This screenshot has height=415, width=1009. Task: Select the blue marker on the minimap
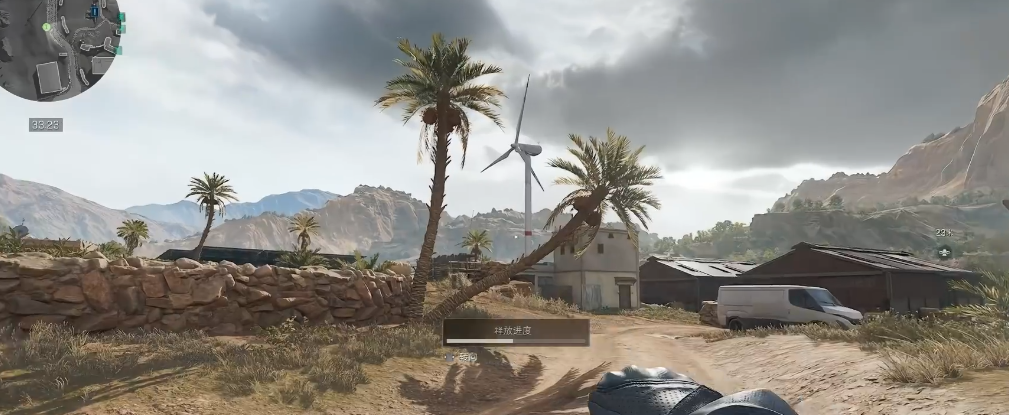tap(95, 12)
